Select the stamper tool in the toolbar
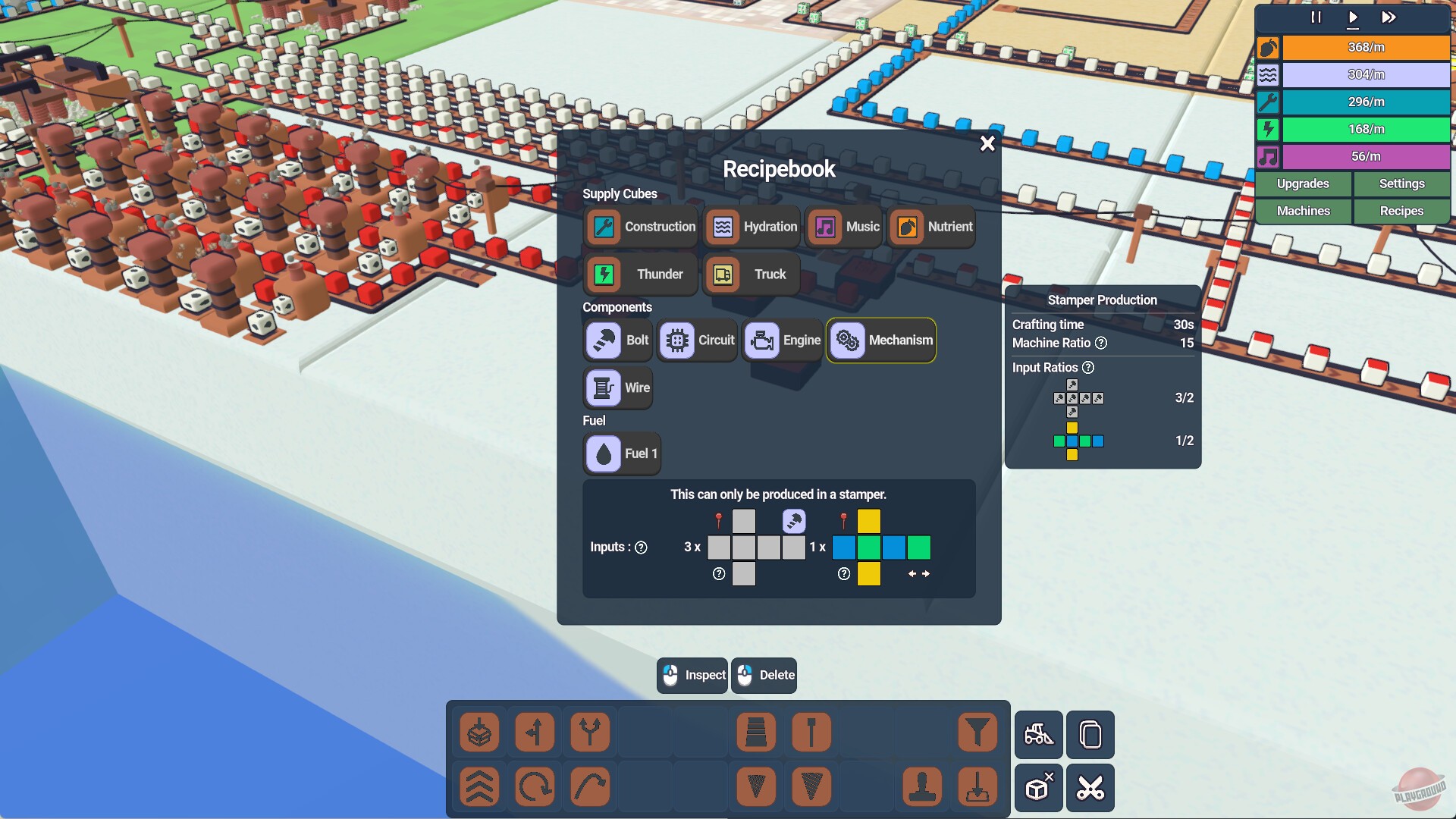Viewport: 1456px width, 819px height. click(x=921, y=787)
